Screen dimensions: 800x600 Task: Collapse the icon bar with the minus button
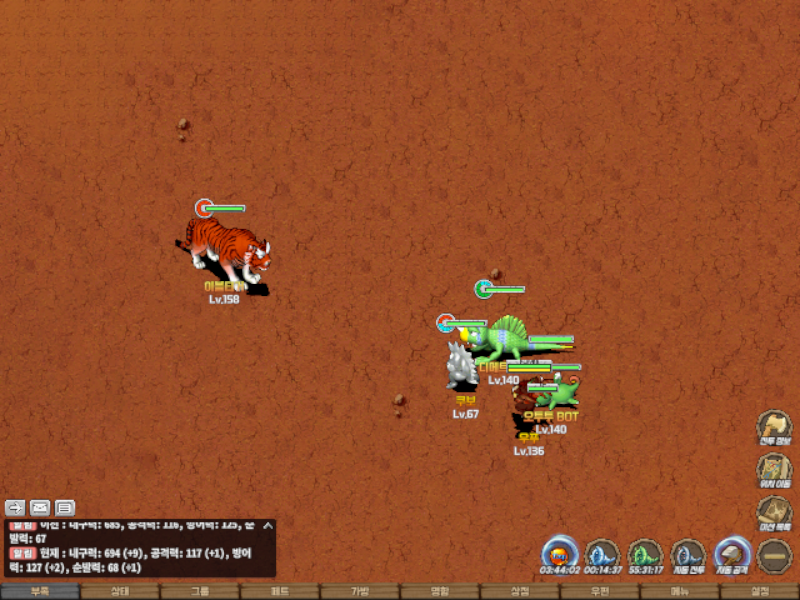click(x=774, y=556)
